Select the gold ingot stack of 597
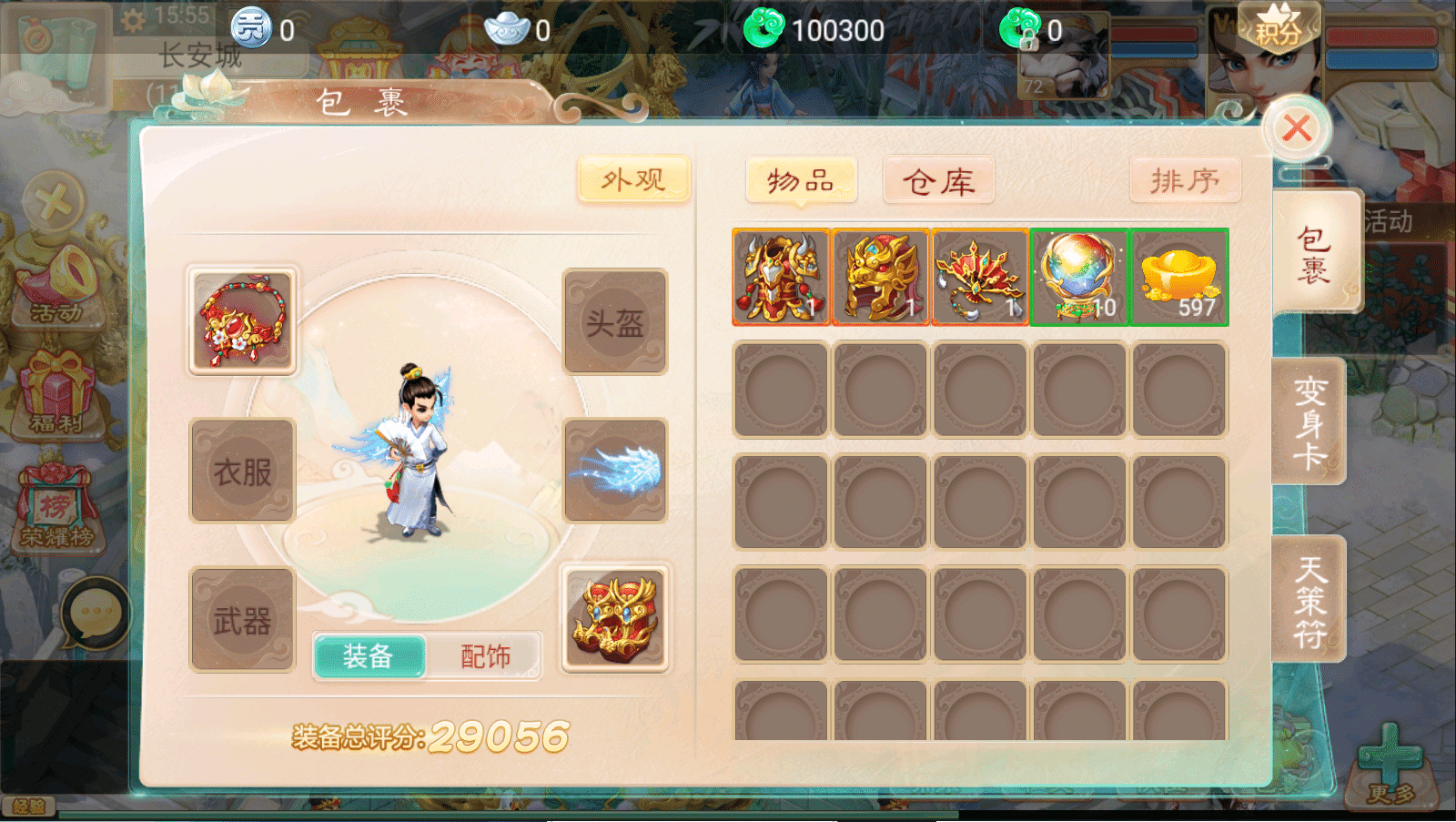The image size is (1456, 822). (x=1178, y=277)
